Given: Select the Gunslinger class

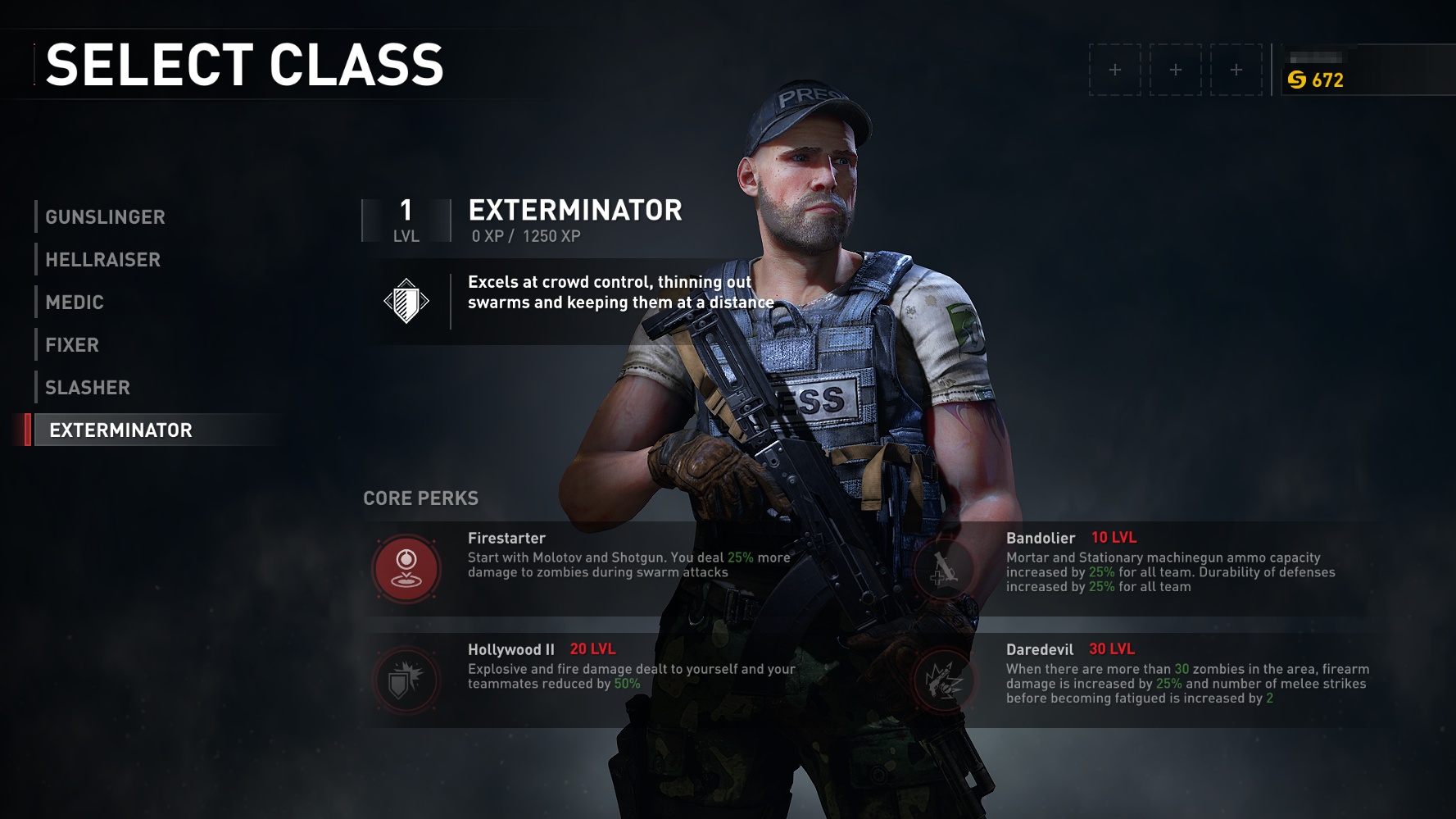Looking at the screenshot, I should tap(106, 217).
